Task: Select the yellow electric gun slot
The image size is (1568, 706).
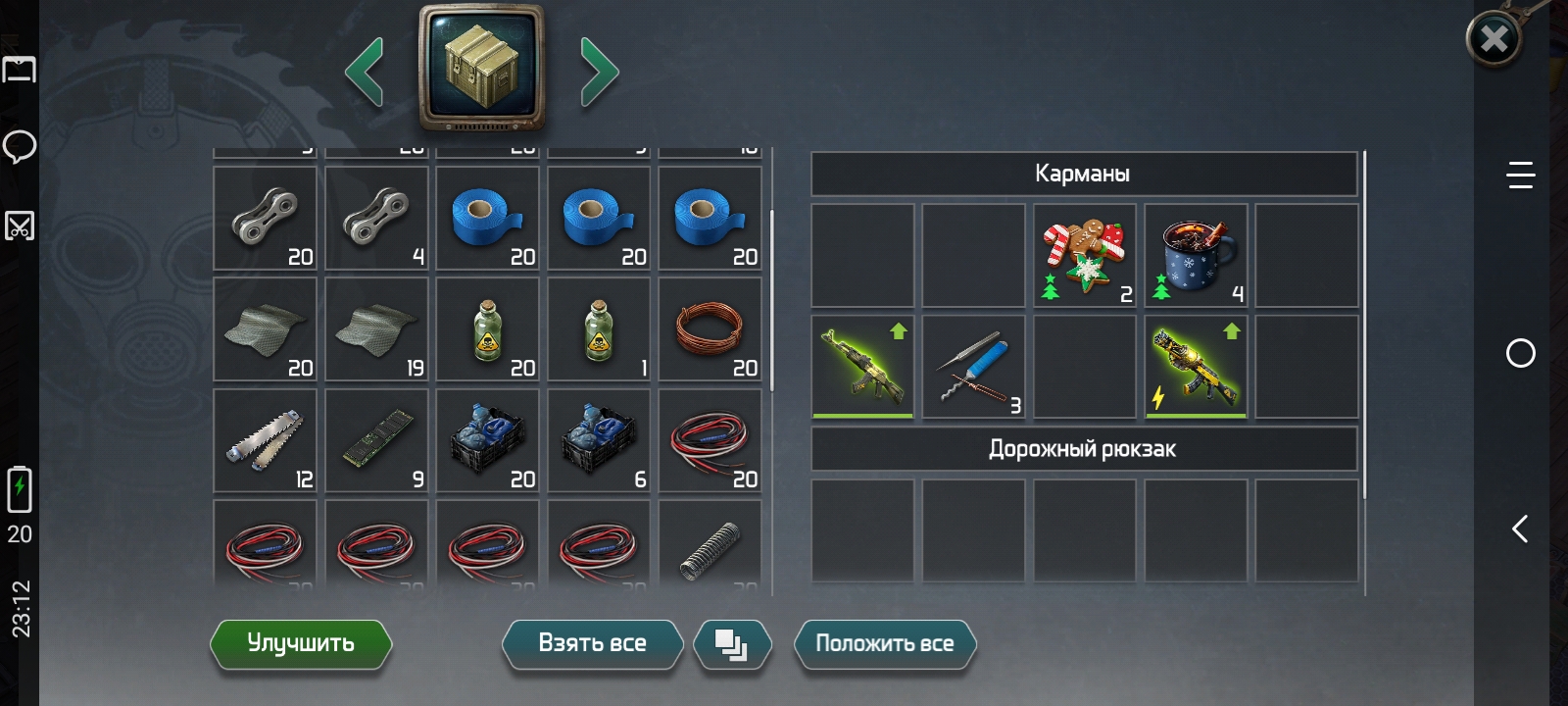Action: coord(1196,367)
